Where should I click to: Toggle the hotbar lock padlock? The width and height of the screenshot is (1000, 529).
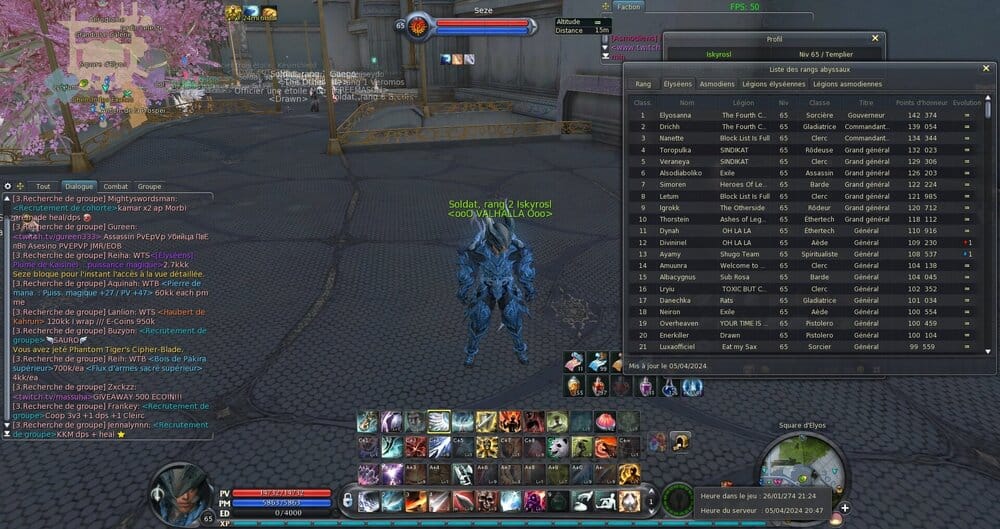coord(347,498)
